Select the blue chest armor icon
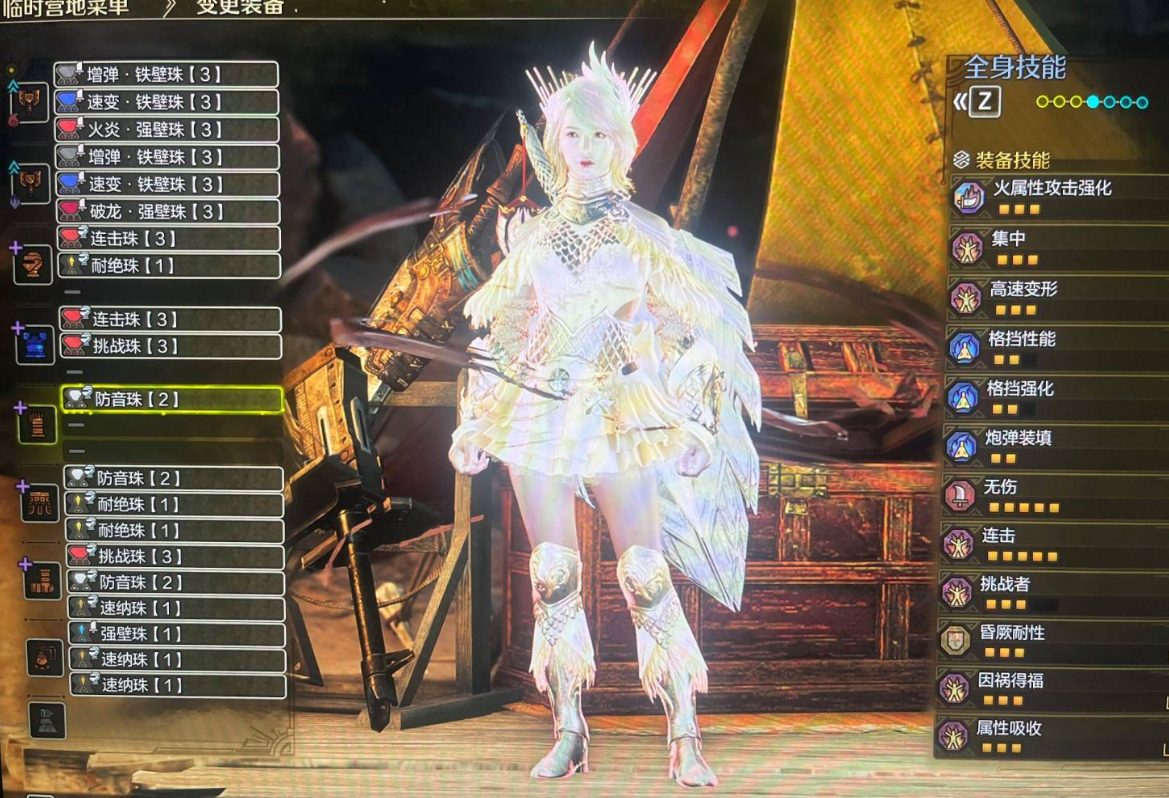The height and width of the screenshot is (798, 1169). coord(36,343)
